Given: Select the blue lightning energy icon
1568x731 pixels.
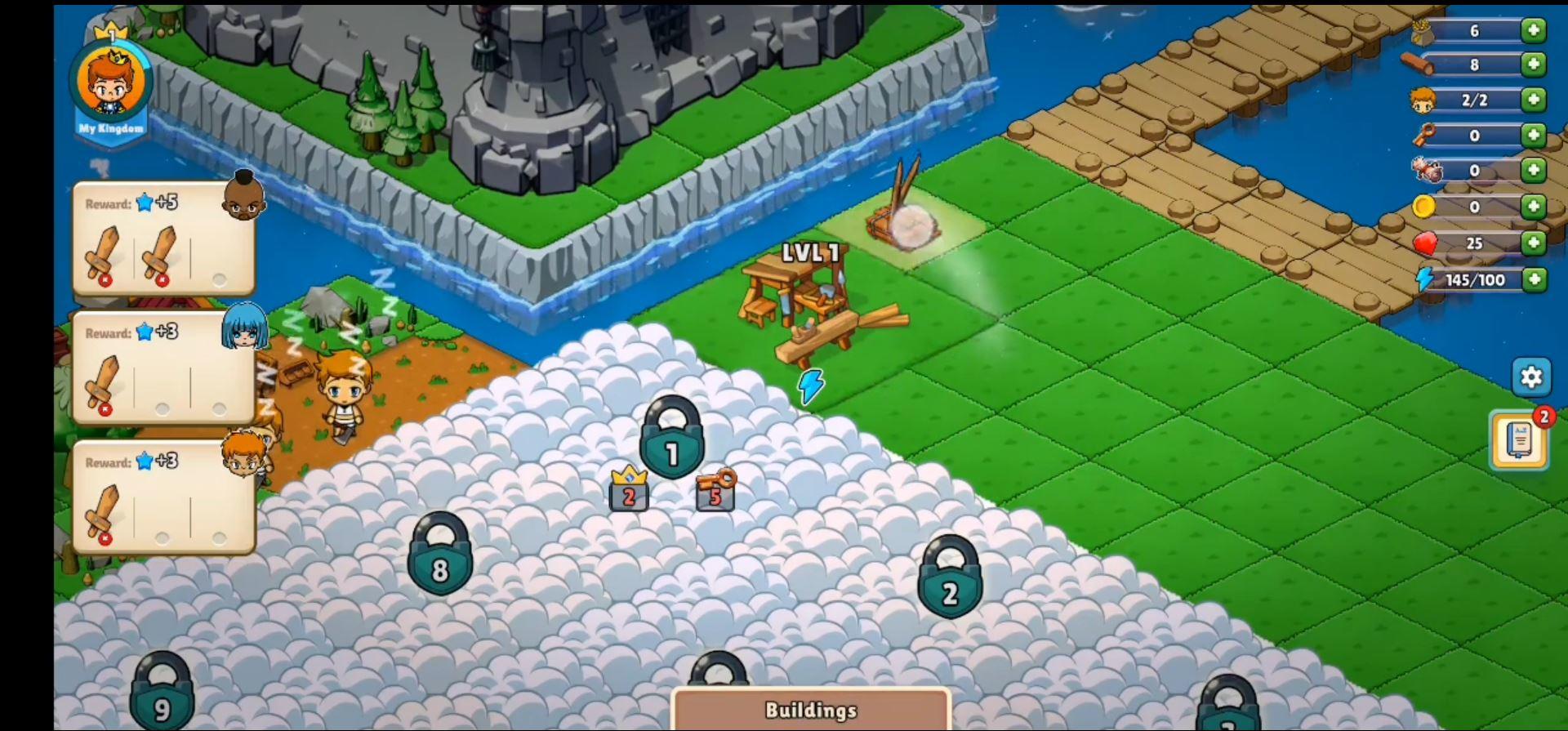Looking at the screenshot, I should pyautogui.click(x=1424, y=279).
